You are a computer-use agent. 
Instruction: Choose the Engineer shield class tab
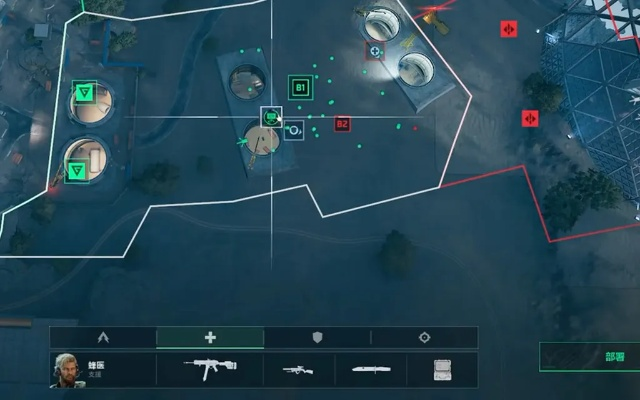(x=317, y=338)
